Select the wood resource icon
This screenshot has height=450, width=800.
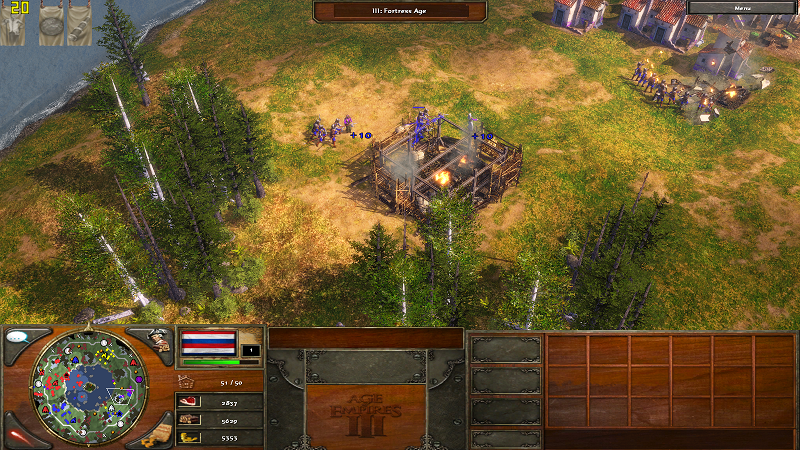point(188,420)
